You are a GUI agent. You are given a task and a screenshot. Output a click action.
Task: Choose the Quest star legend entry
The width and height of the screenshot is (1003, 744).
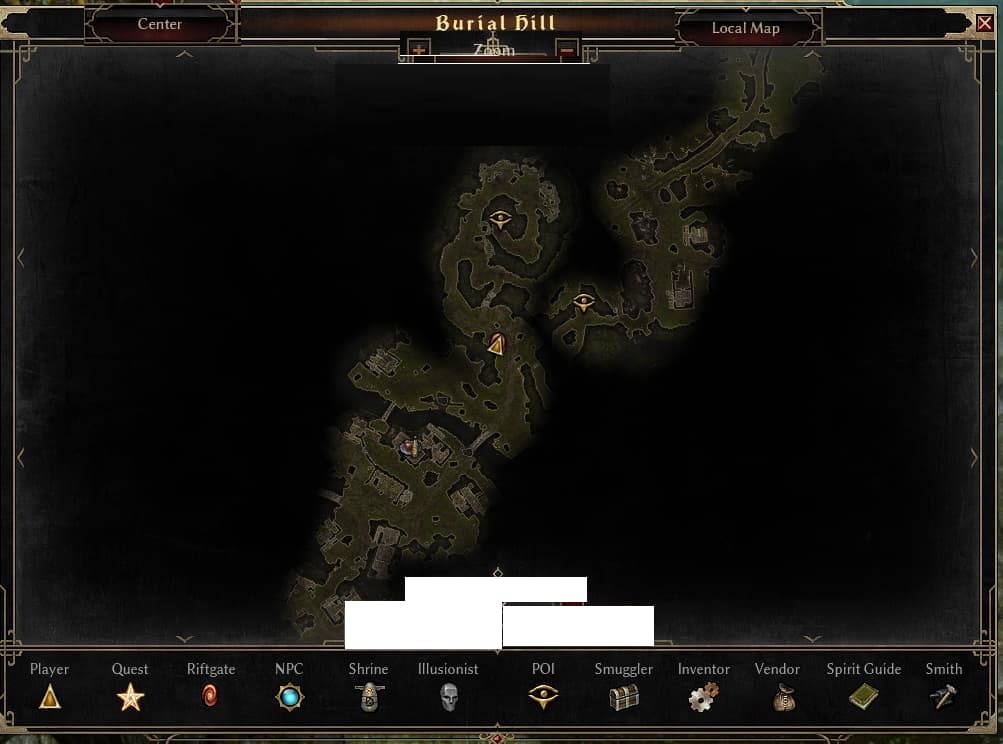click(130, 697)
